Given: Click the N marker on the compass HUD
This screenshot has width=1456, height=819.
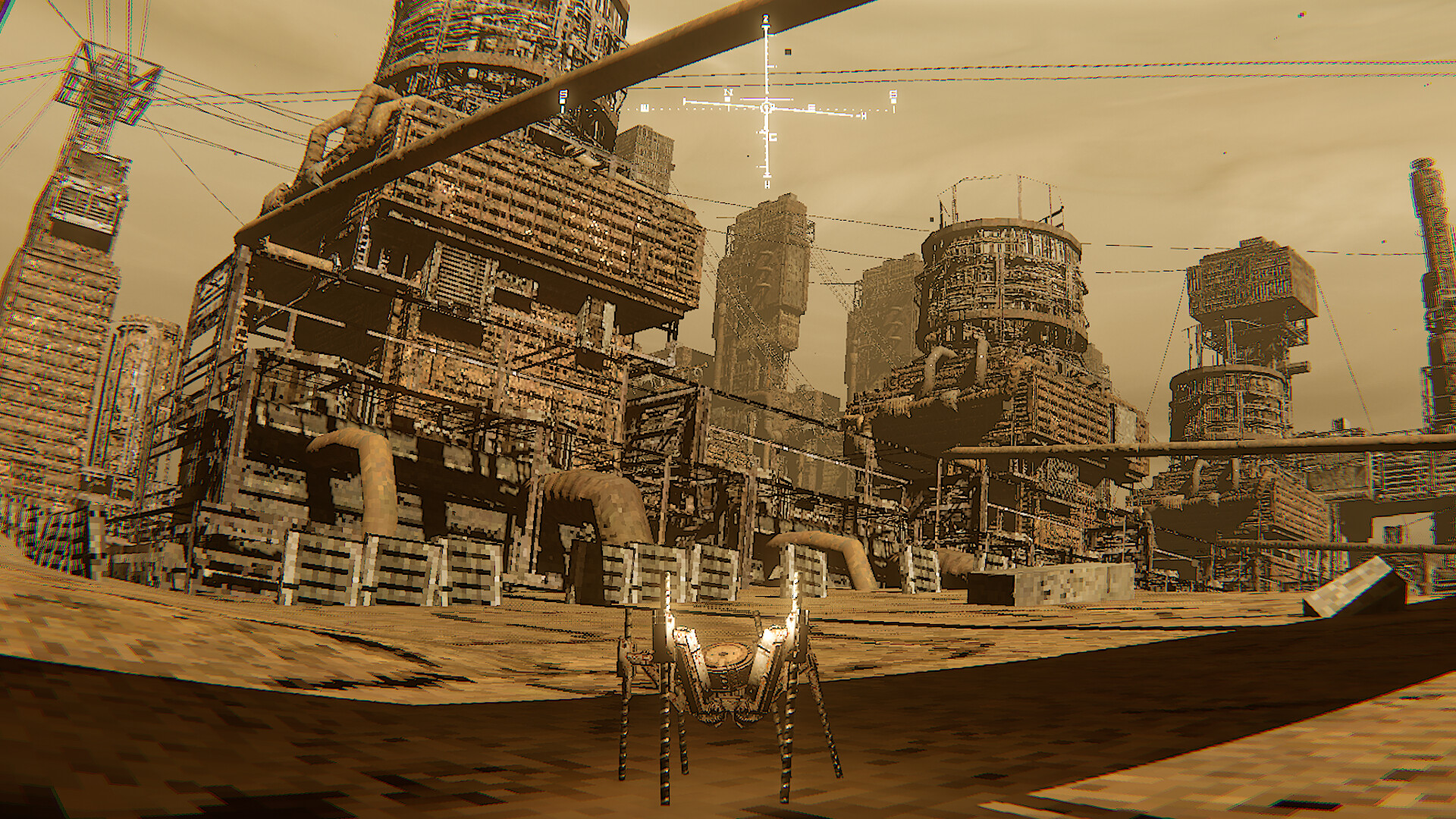Looking at the screenshot, I should pos(729,93).
